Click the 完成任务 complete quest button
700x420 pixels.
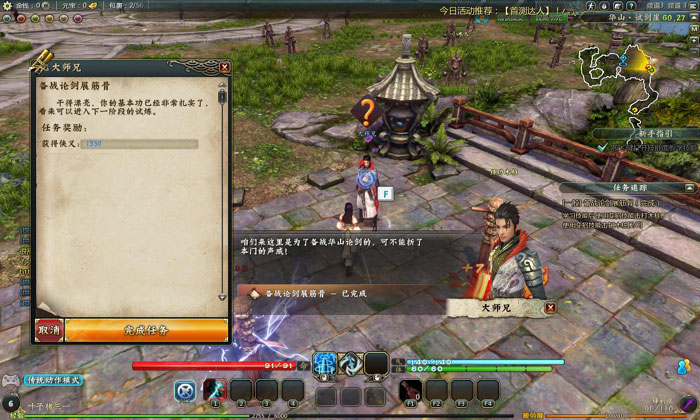click(x=146, y=330)
